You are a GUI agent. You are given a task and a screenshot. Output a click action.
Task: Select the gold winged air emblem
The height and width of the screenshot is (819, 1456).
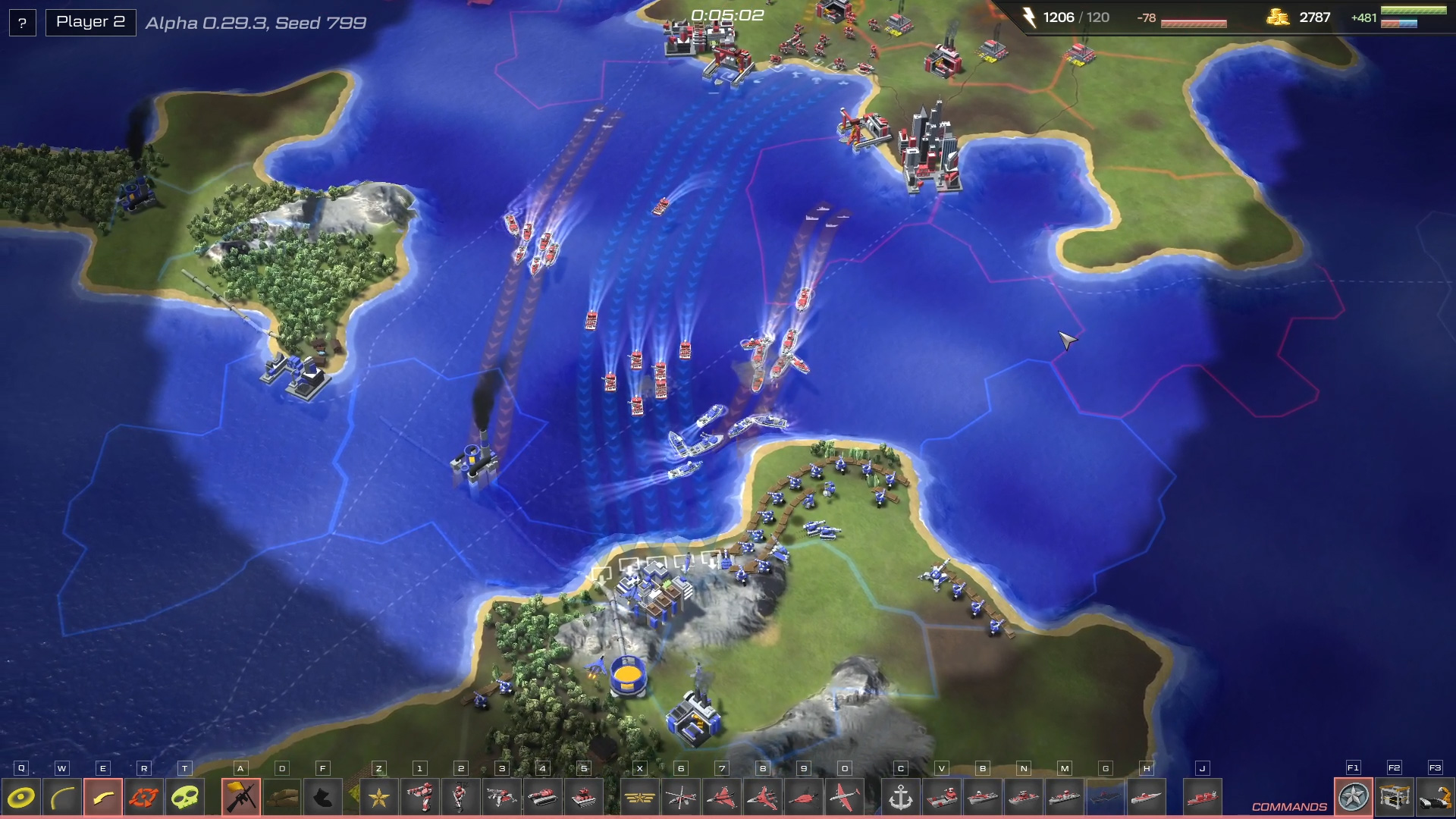(x=640, y=798)
